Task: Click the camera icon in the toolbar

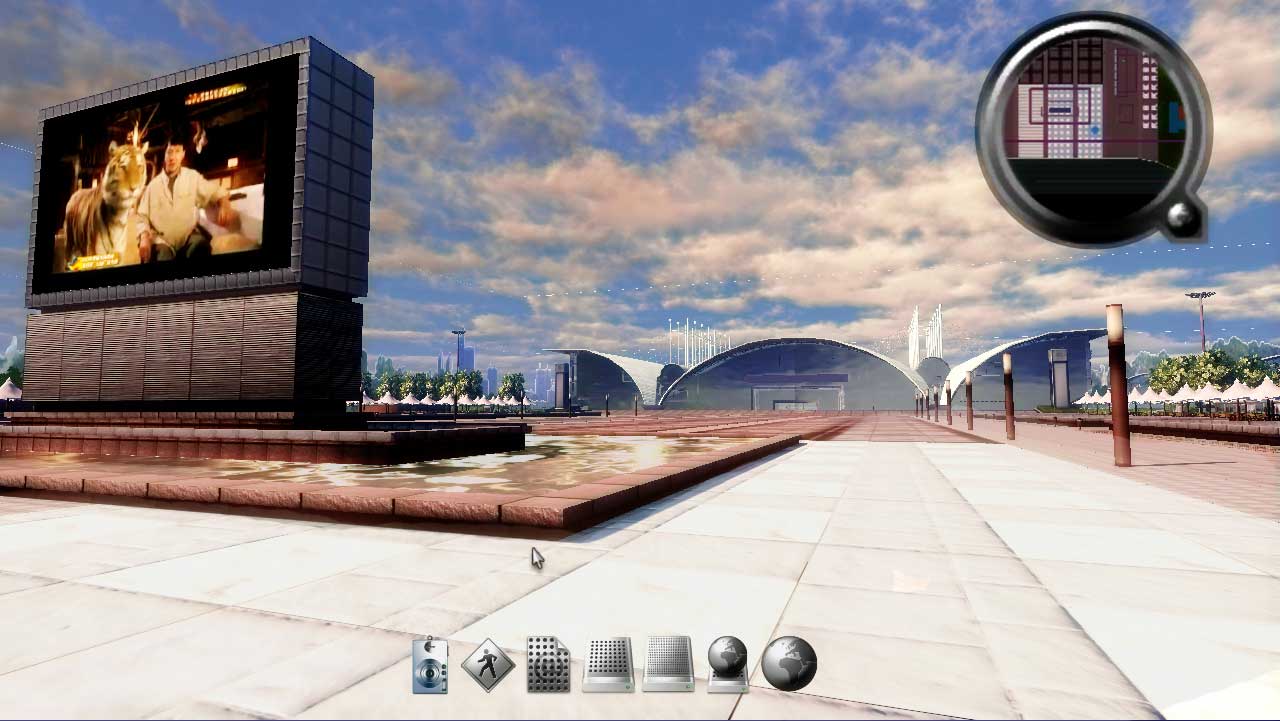Action: [430, 665]
